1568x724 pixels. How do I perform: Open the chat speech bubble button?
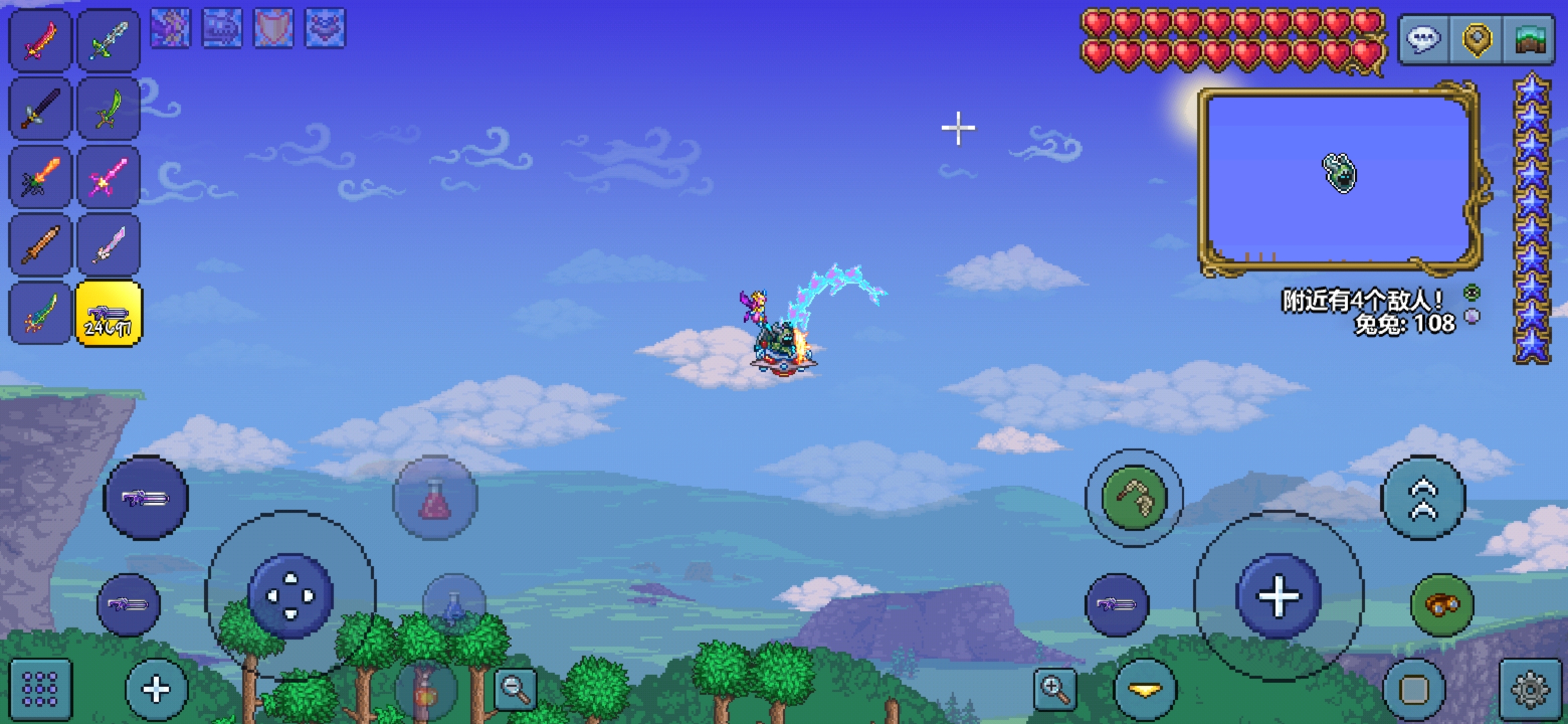point(1423,40)
